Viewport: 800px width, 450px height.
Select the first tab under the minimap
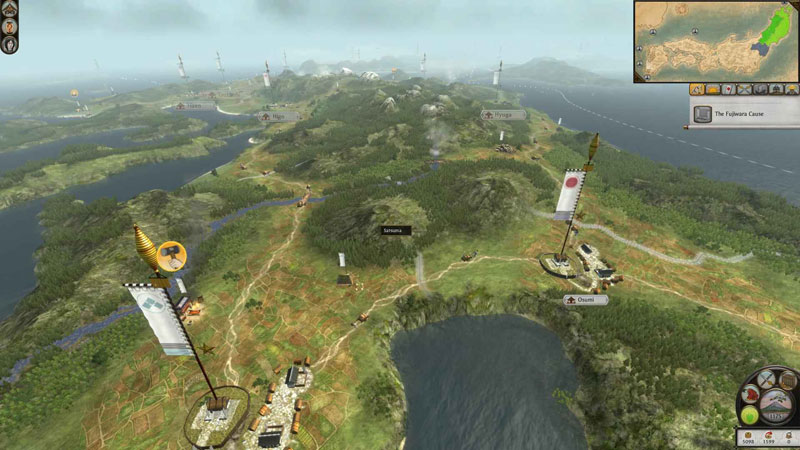tap(696, 89)
